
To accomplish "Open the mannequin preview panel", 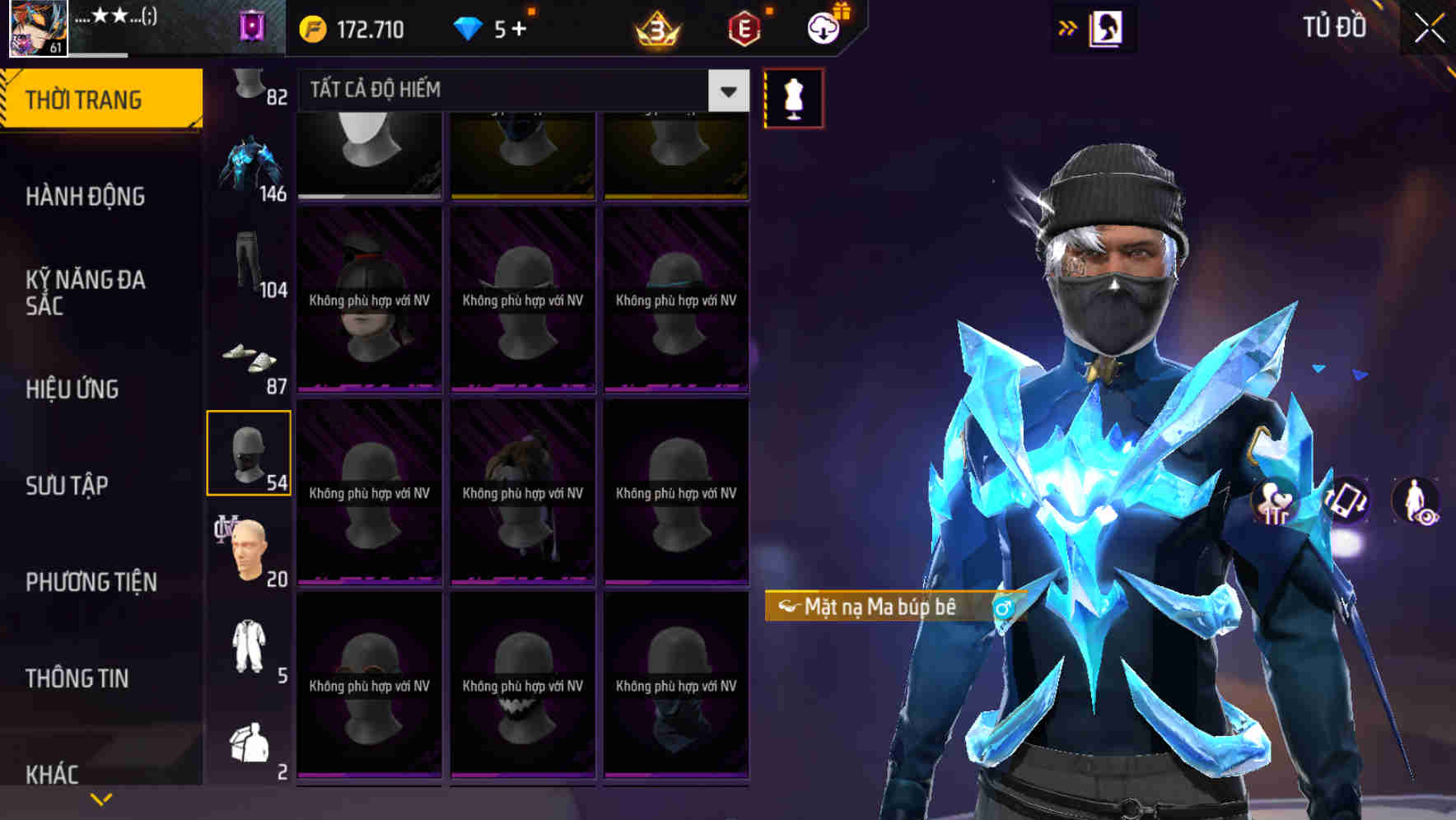I will click(x=793, y=96).
